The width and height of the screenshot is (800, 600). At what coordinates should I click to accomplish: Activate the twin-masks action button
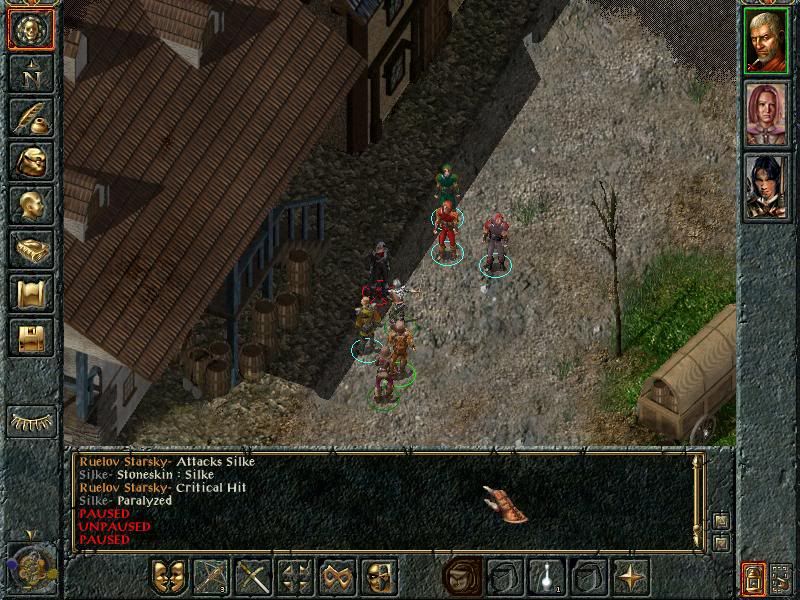coord(169,577)
